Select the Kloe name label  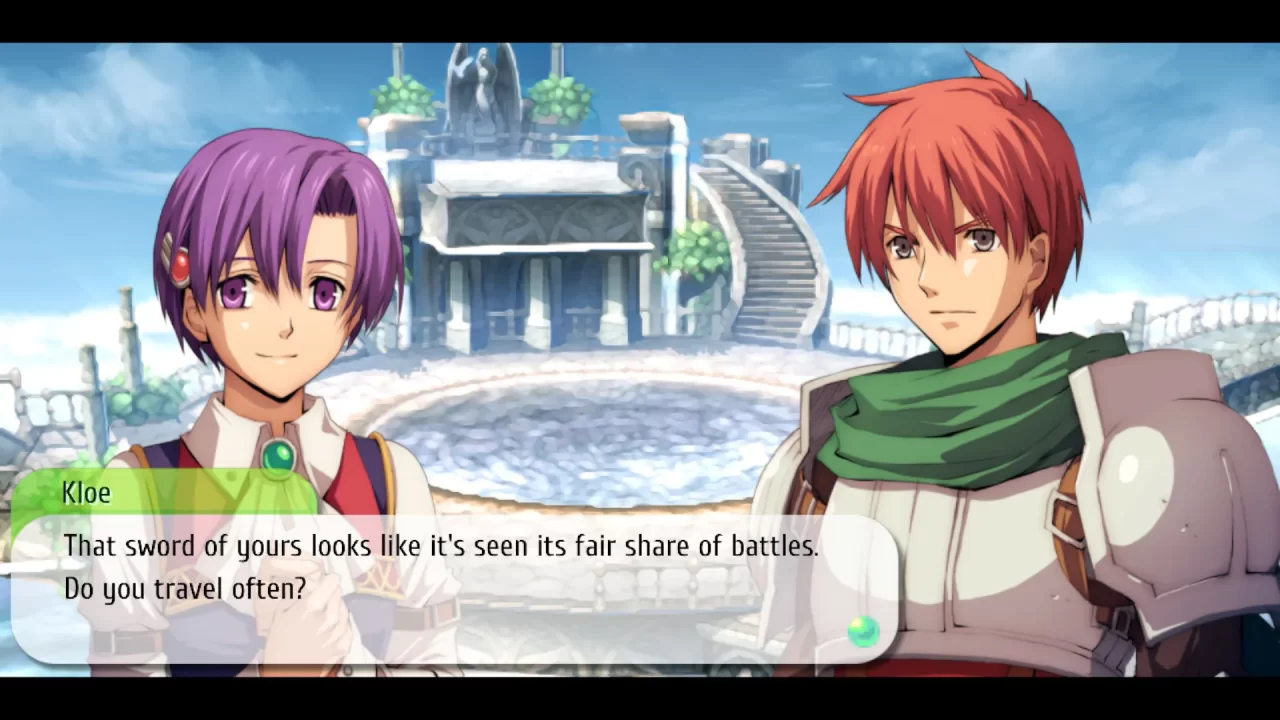86,492
